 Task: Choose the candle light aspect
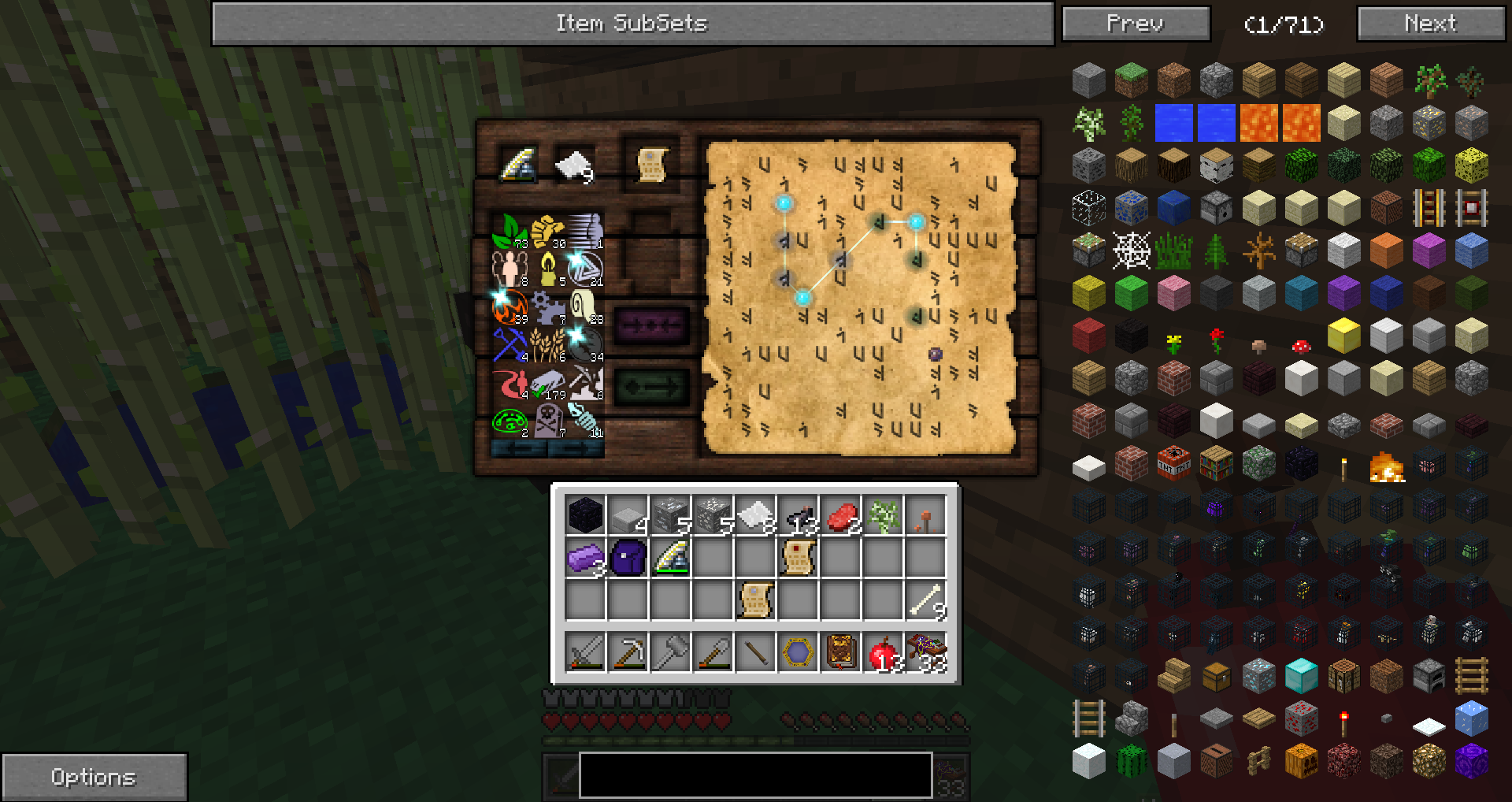point(548,269)
